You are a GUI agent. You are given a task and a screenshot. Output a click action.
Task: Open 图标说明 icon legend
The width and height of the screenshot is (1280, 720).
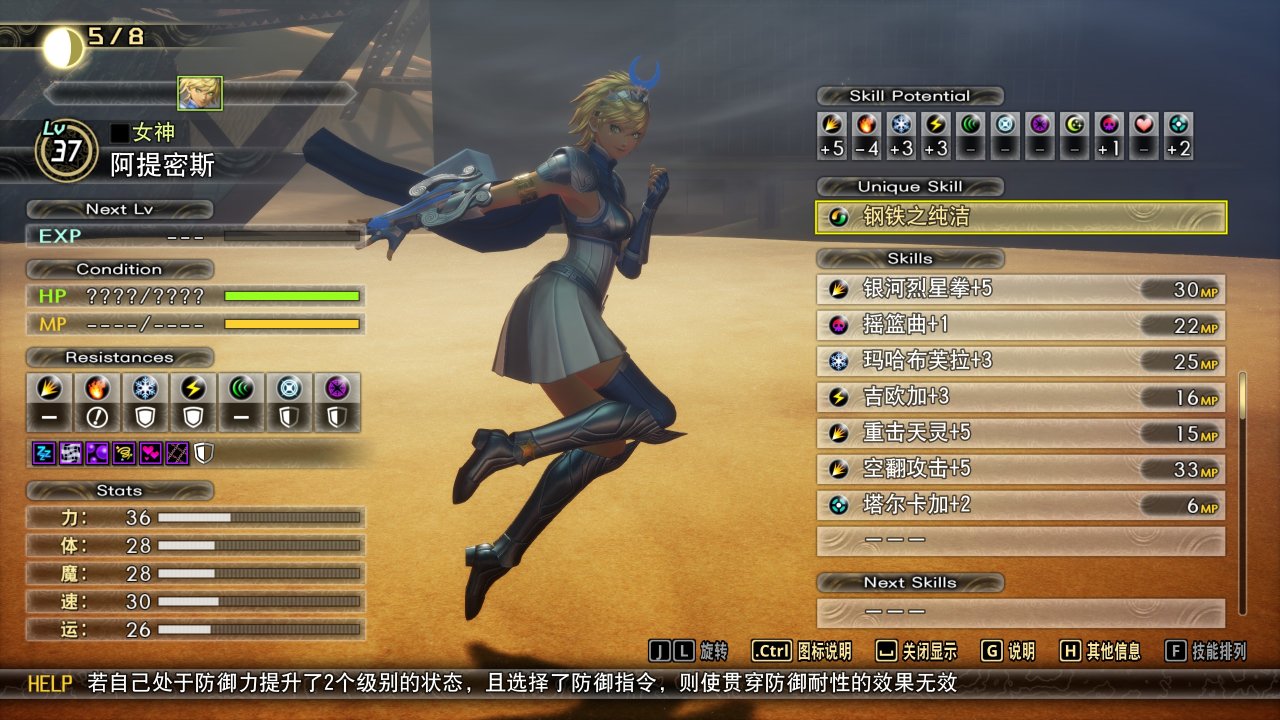(802, 651)
